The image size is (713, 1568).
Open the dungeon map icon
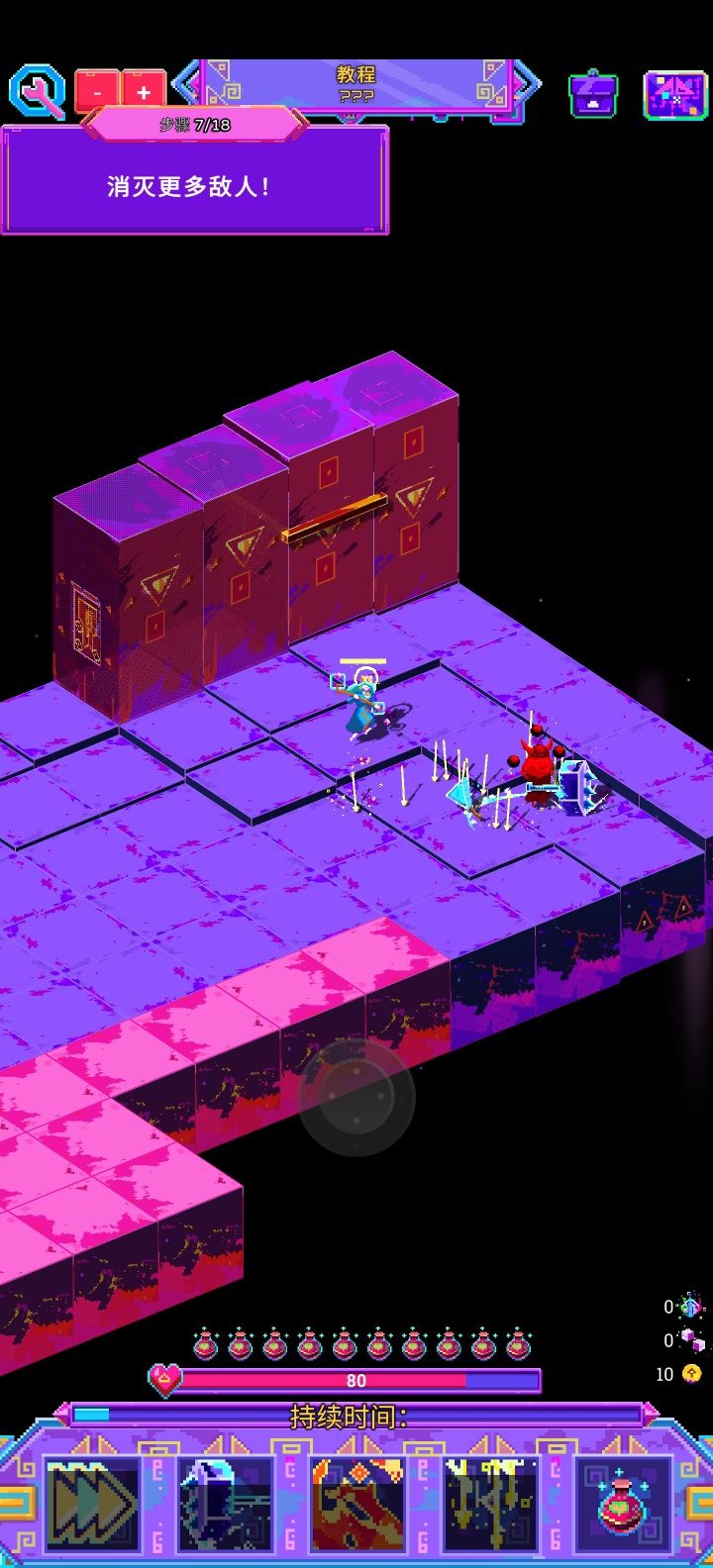point(675,96)
